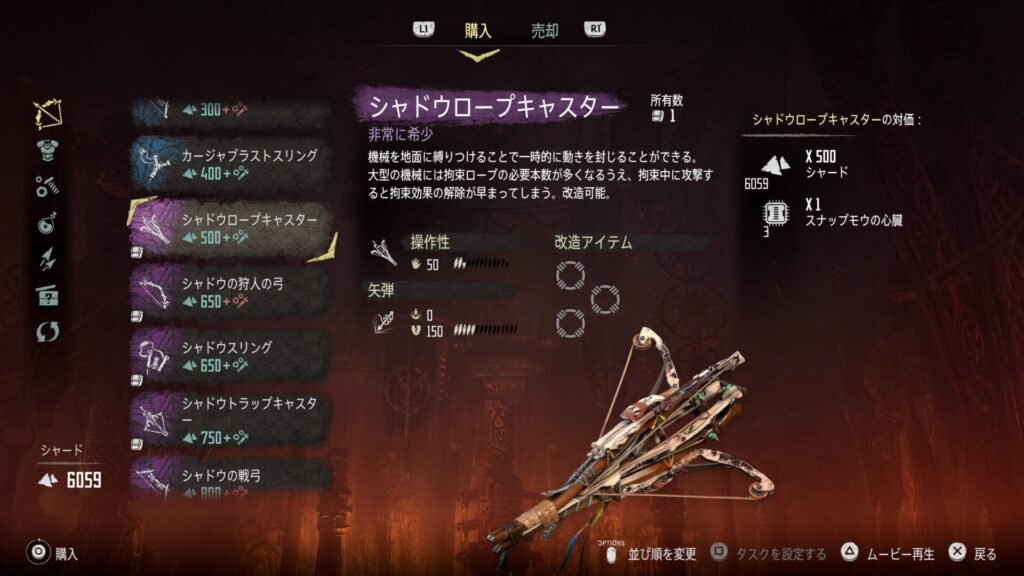1024x576 pixels.
Task: Choose the modifications category icon
Action: 47,186
